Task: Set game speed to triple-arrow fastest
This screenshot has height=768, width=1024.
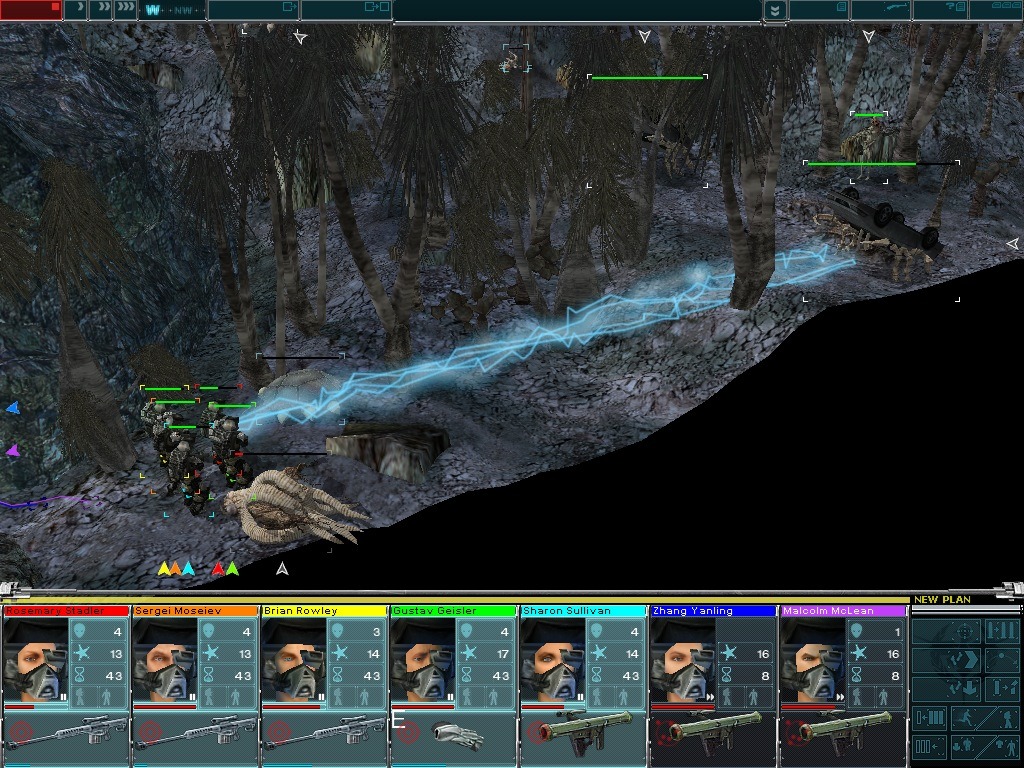Action: pos(126,9)
